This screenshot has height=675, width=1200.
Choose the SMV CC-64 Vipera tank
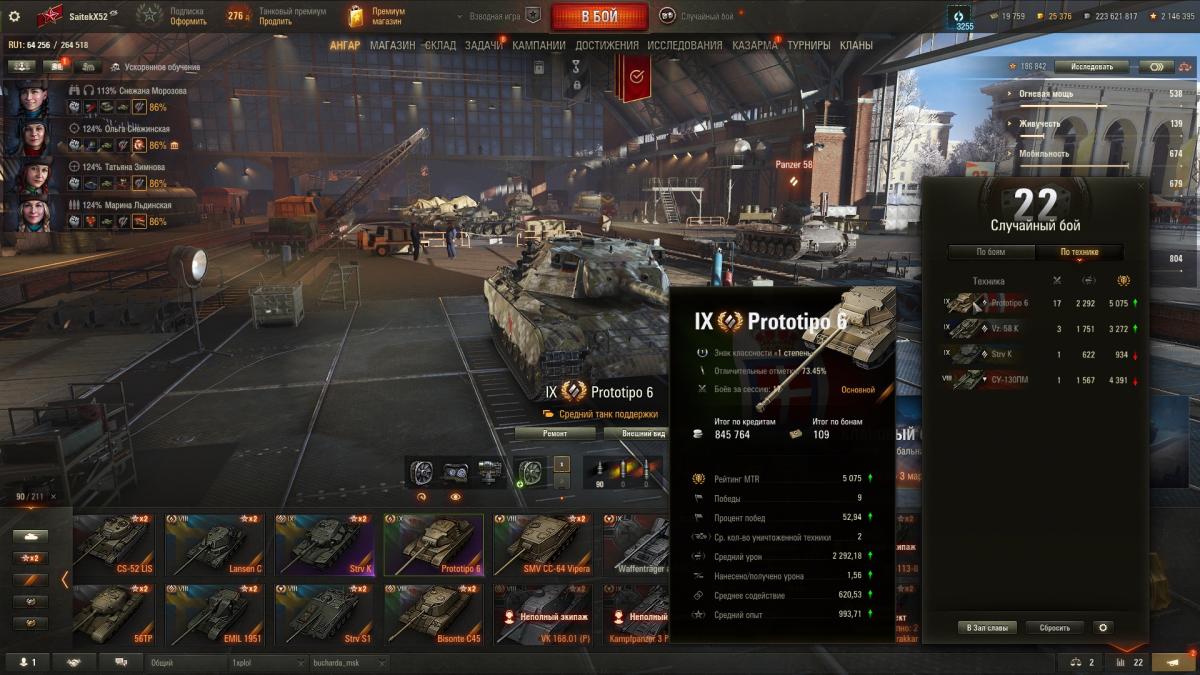pyautogui.click(x=543, y=546)
